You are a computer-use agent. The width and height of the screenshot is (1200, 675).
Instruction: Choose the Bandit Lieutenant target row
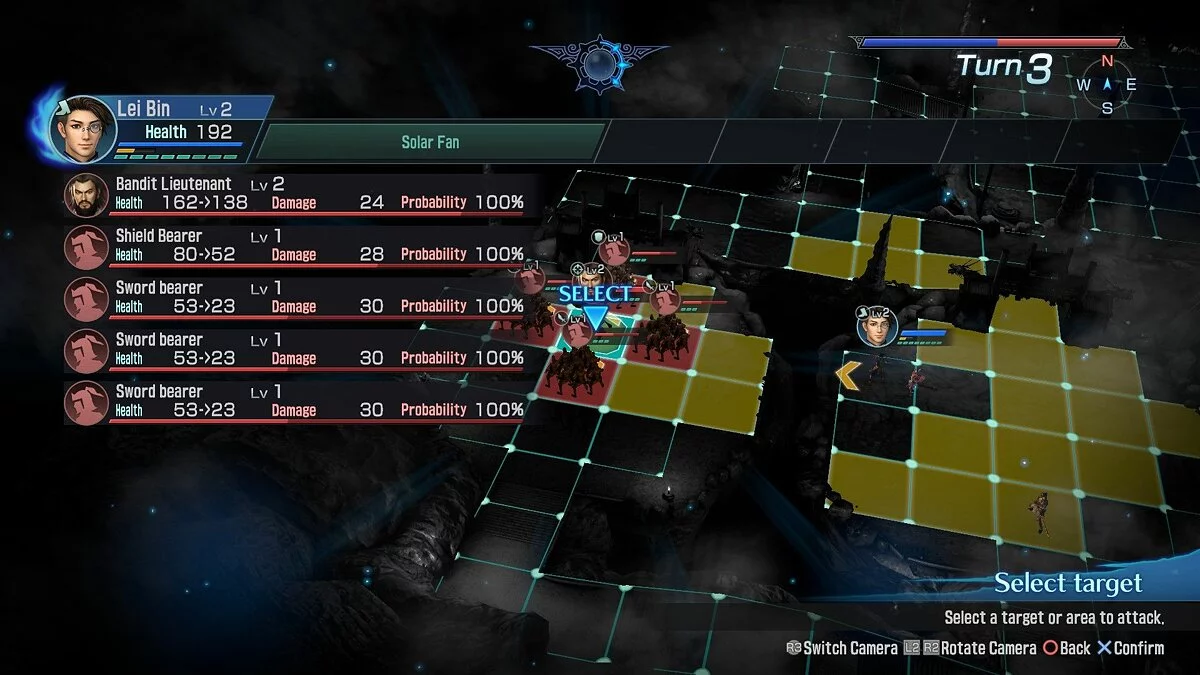pyautogui.click(x=300, y=194)
